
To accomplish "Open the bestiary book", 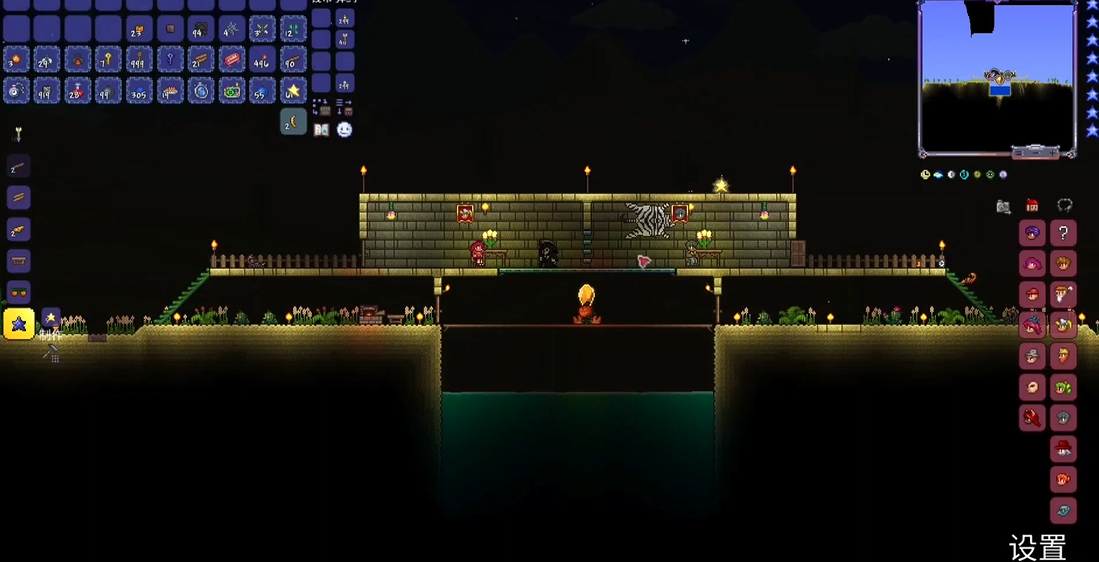I will click(x=321, y=130).
